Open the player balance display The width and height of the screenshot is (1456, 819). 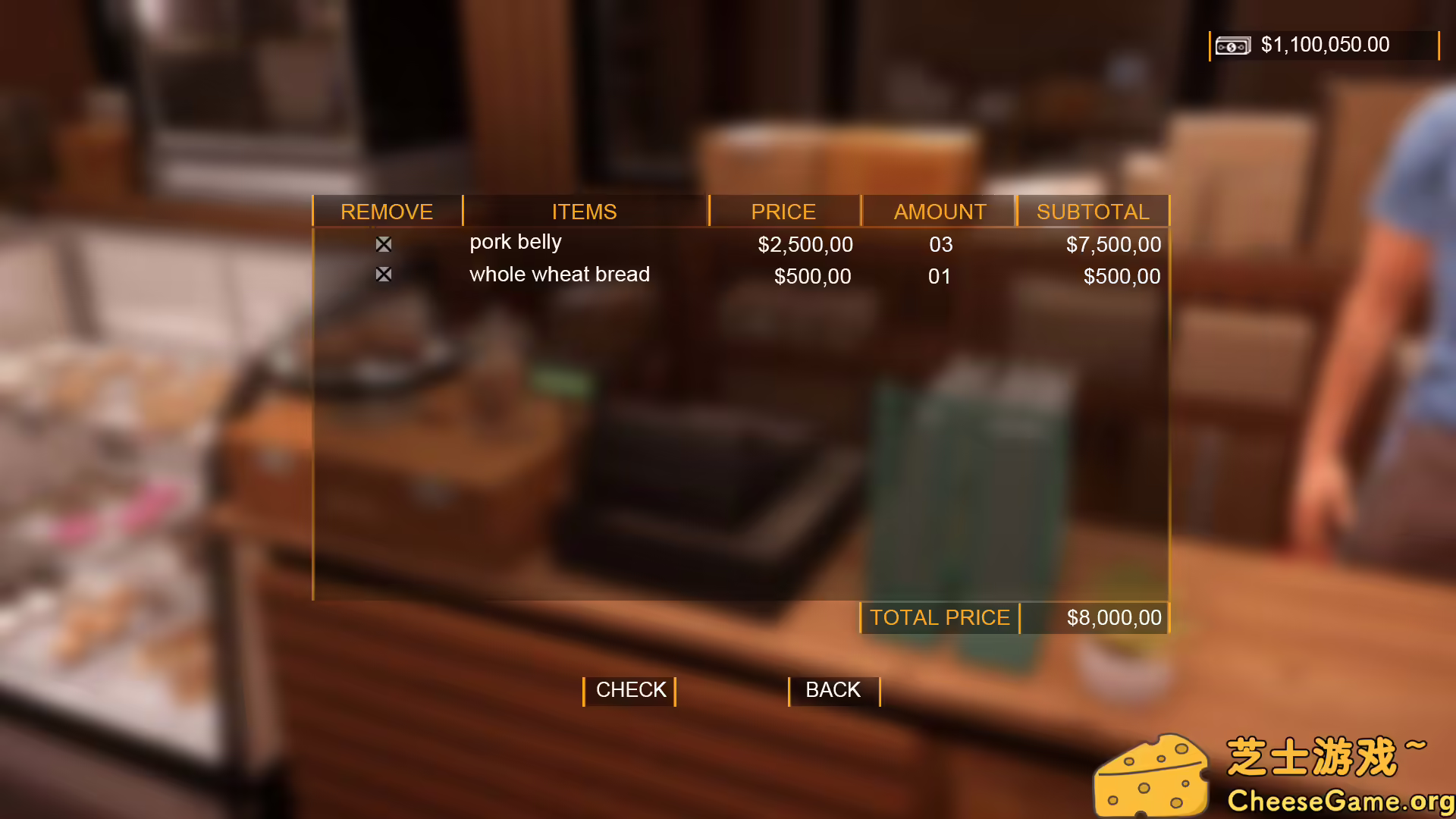point(1324,45)
